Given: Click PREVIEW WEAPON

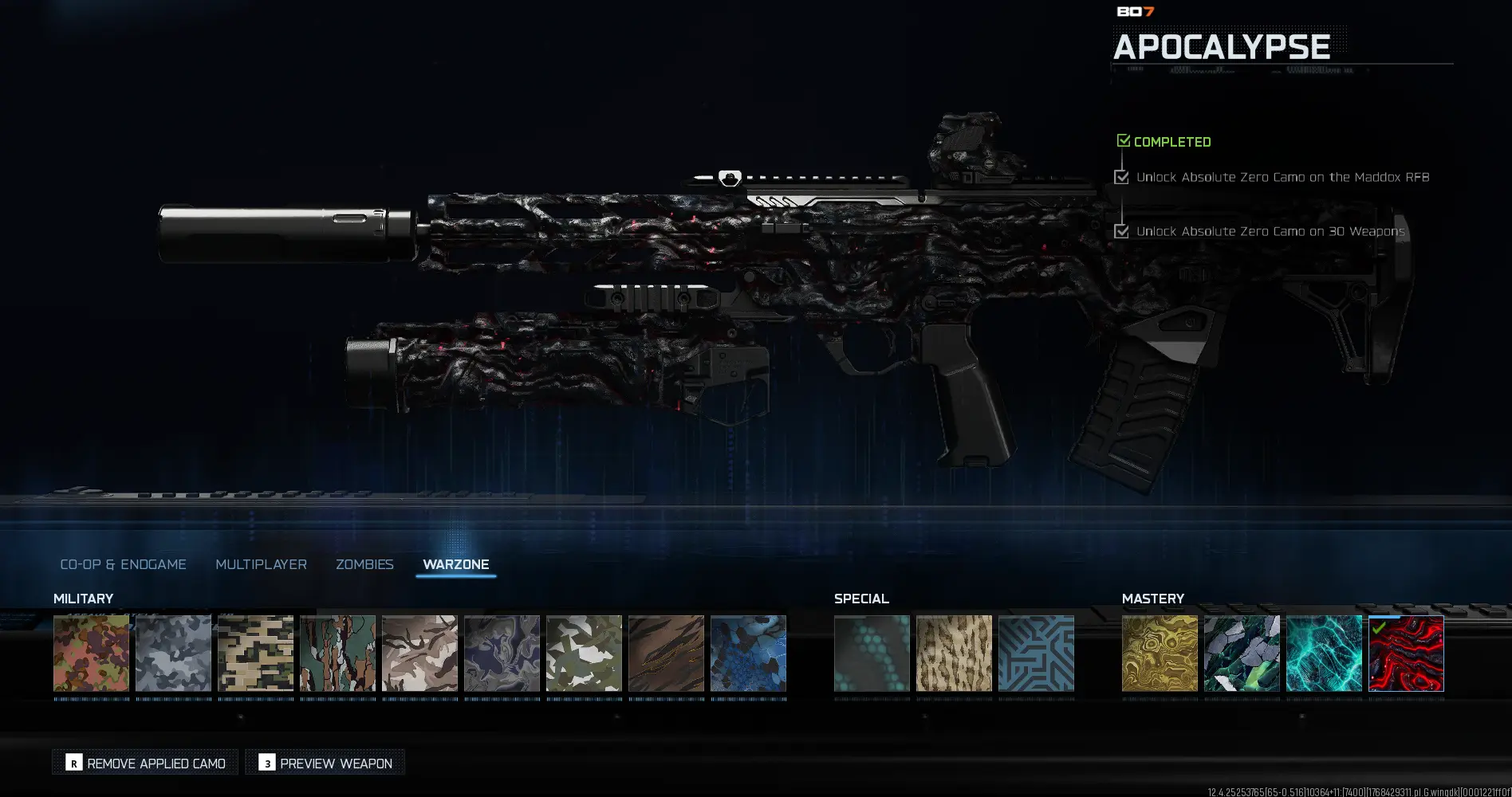Looking at the screenshot, I should [x=325, y=763].
